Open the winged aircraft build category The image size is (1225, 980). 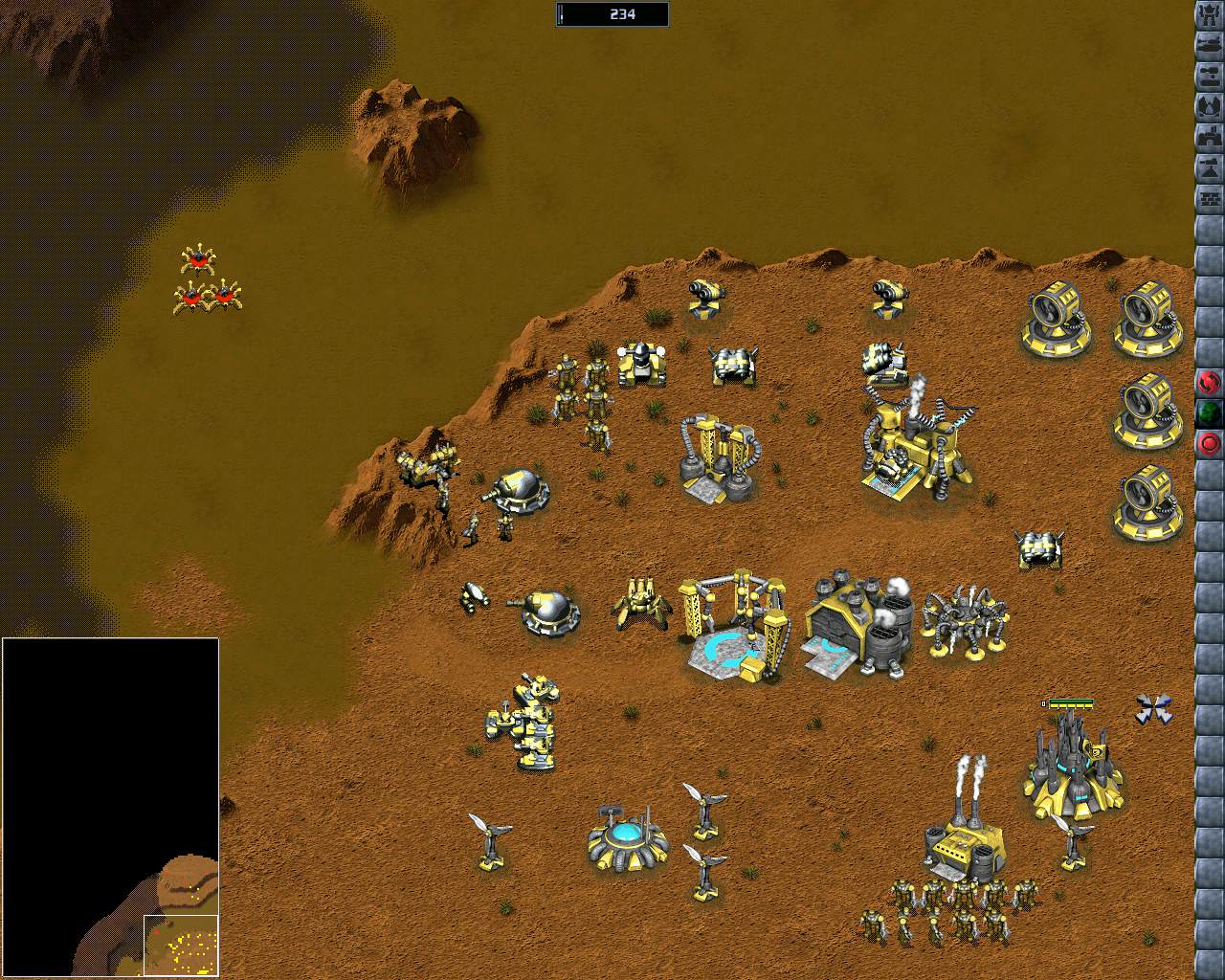point(1210,106)
